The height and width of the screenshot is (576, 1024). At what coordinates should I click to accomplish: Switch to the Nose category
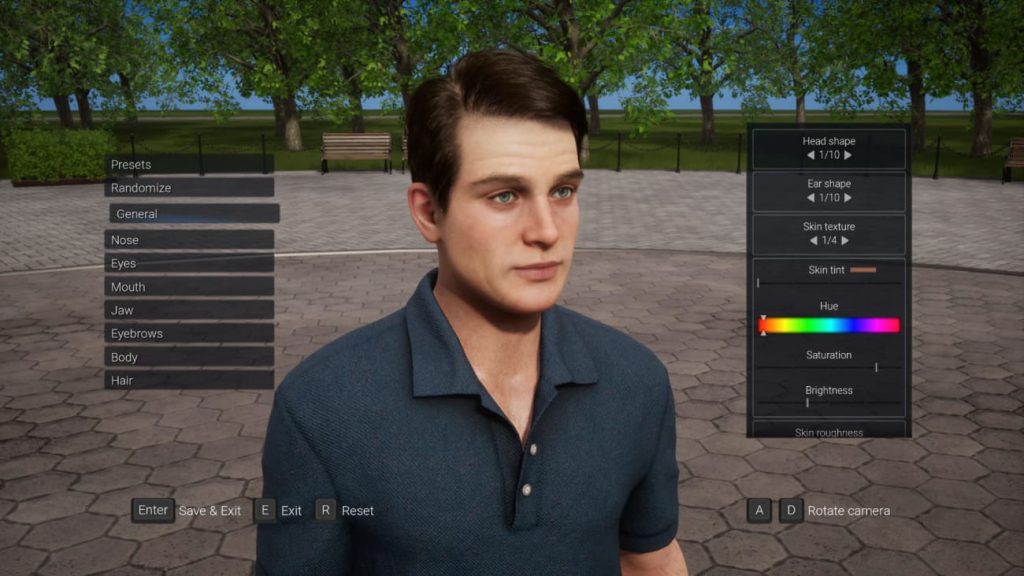188,240
